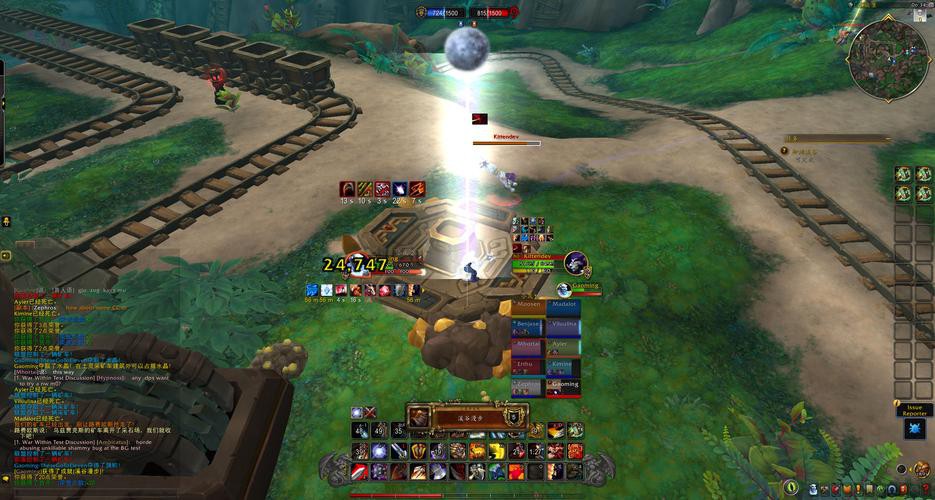The width and height of the screenshot is (935, 500).
Task: Click the crossed-out red stance icon
Action: [370, 412]
